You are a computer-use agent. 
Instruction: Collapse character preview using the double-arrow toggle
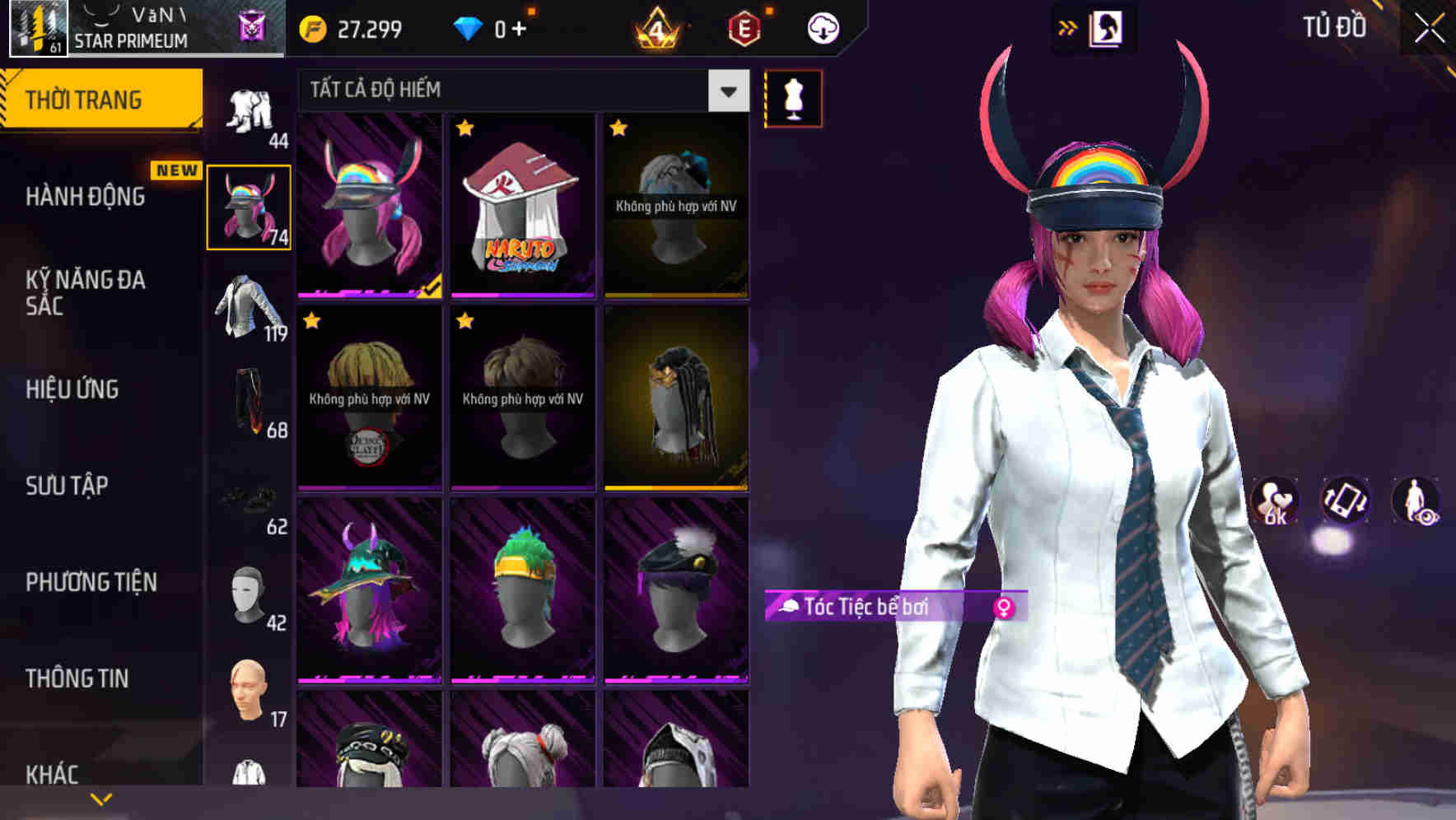pos(1068,26)
